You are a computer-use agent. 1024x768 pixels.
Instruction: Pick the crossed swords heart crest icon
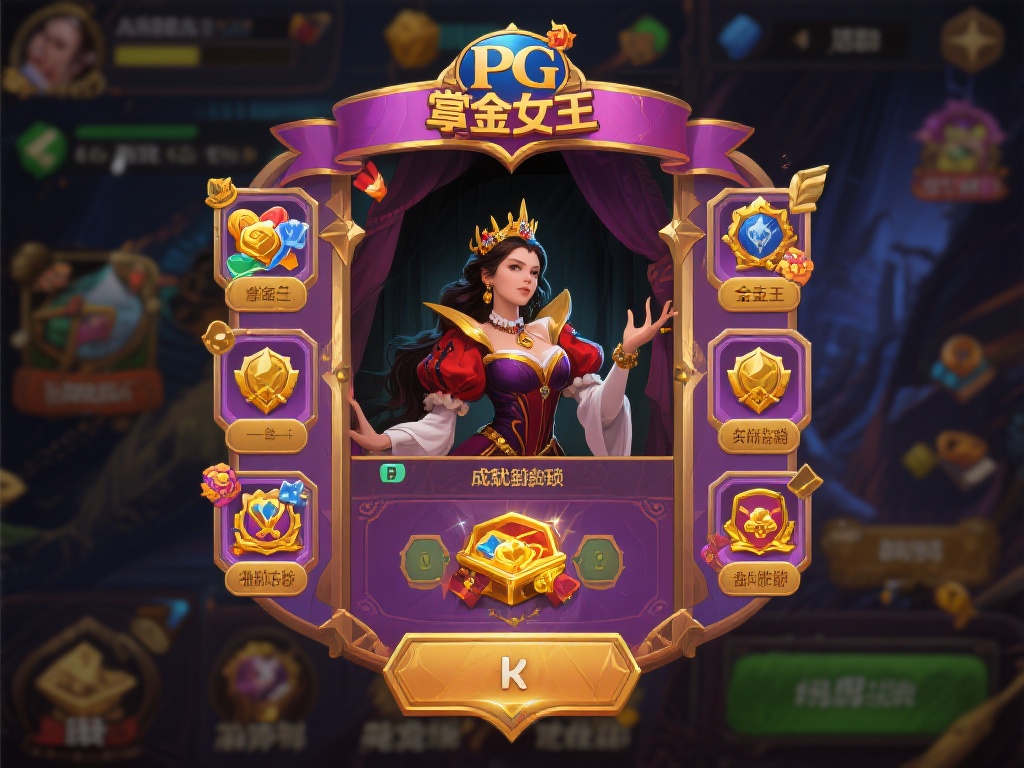(266, 522)
